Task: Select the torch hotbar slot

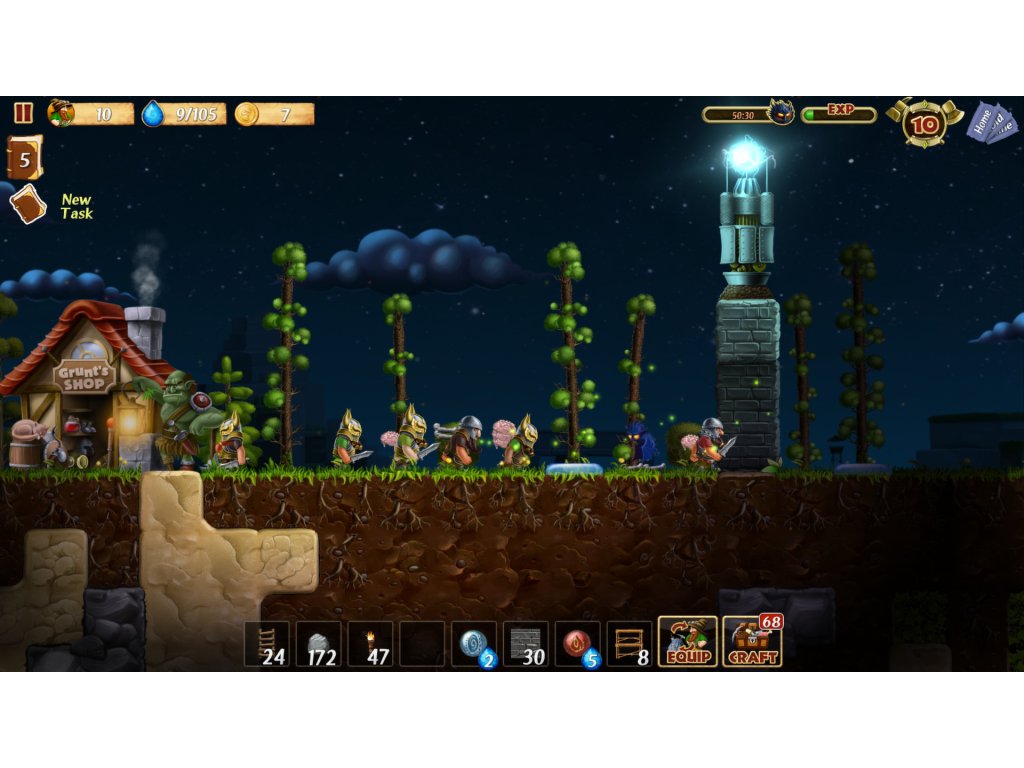Action: click(x=370, y=644)
